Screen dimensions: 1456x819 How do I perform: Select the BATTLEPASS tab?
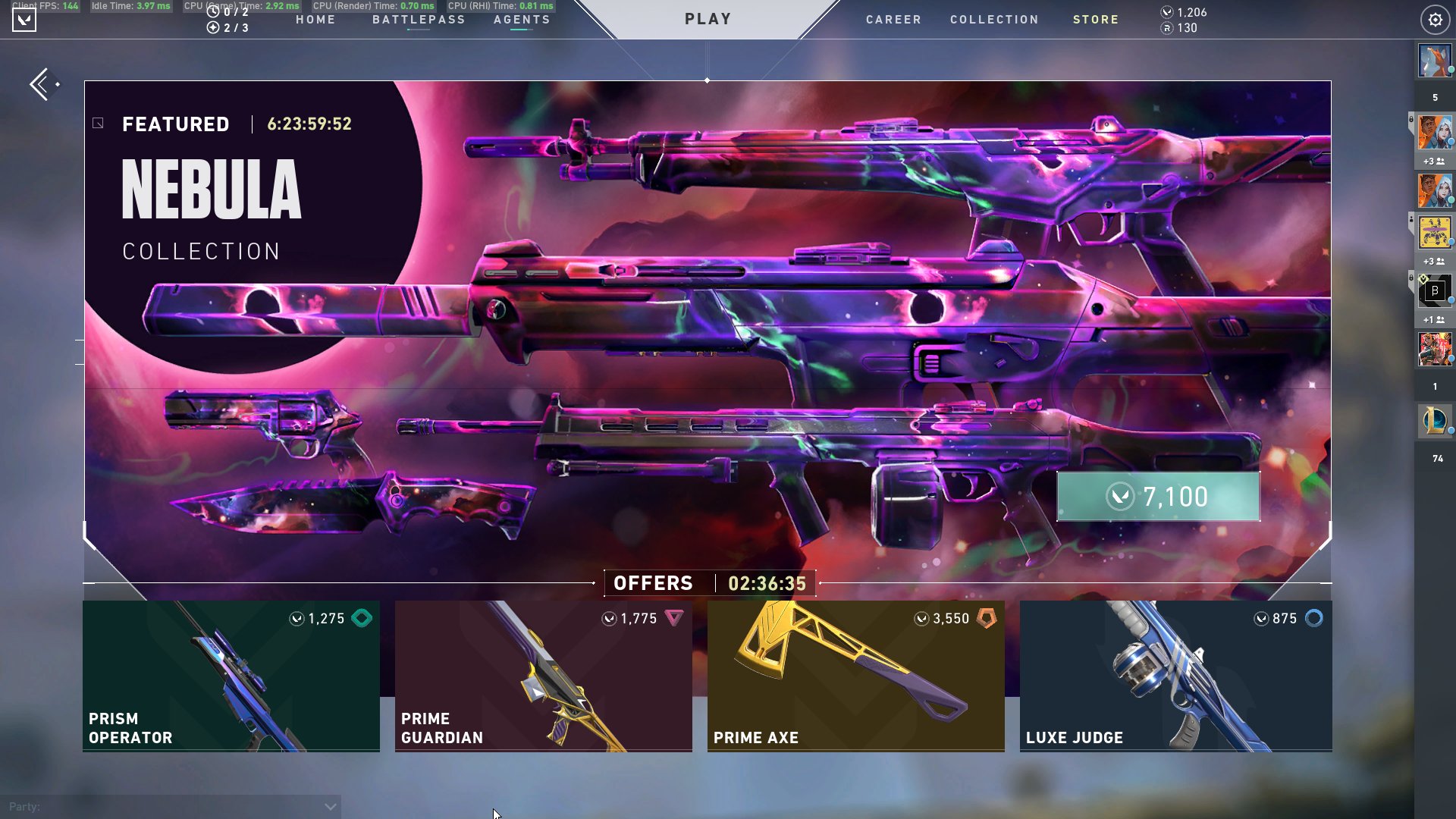pyautogui.click(x=417, y=20)
